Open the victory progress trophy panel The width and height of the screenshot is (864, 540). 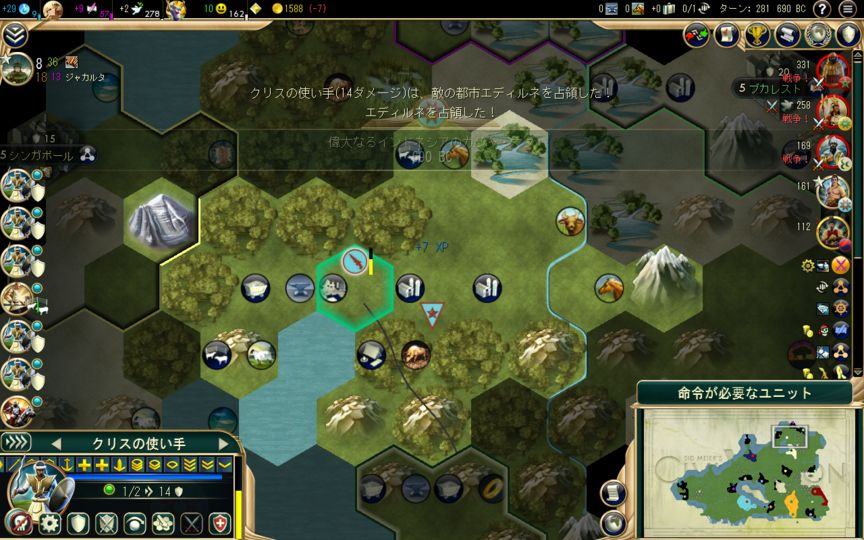click(760, 36)
